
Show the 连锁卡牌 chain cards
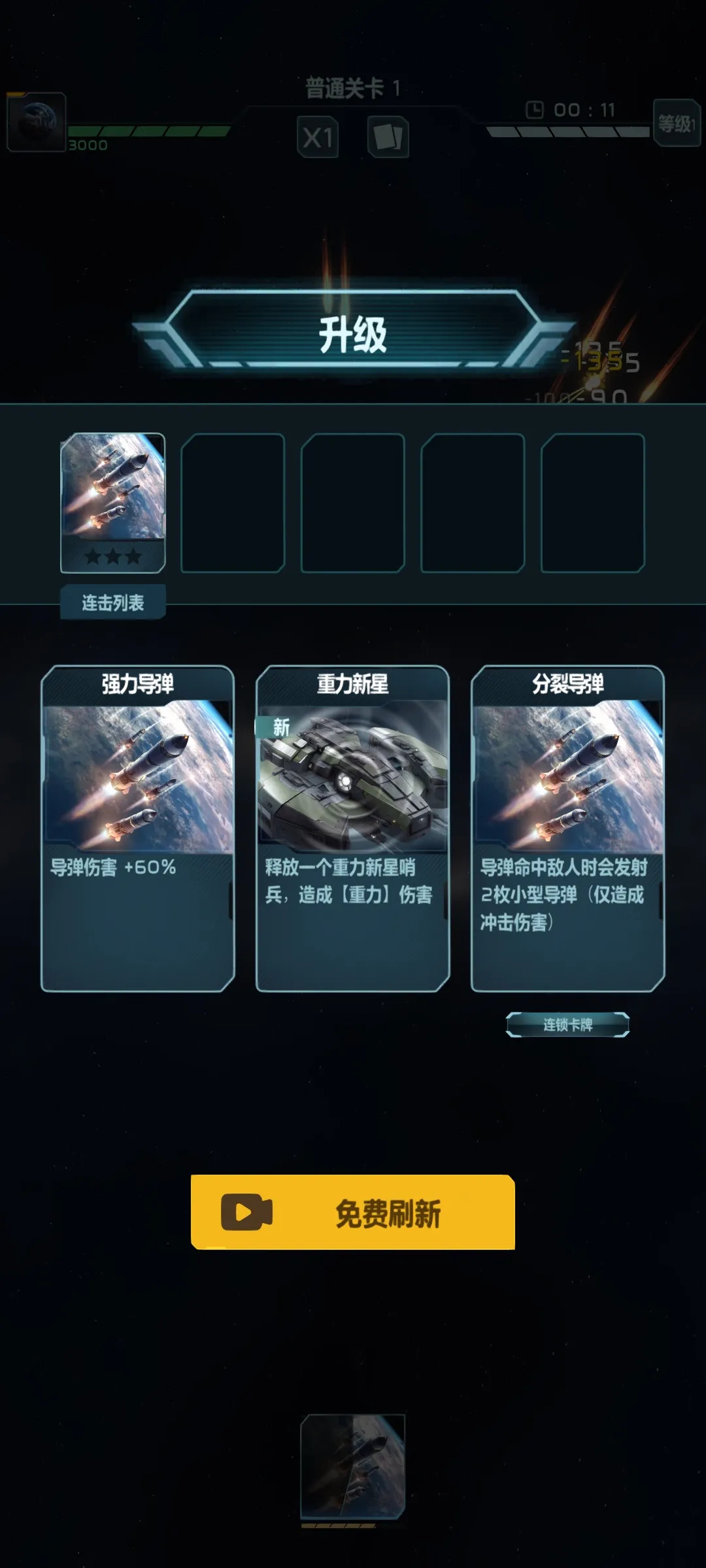(567, 1024)
